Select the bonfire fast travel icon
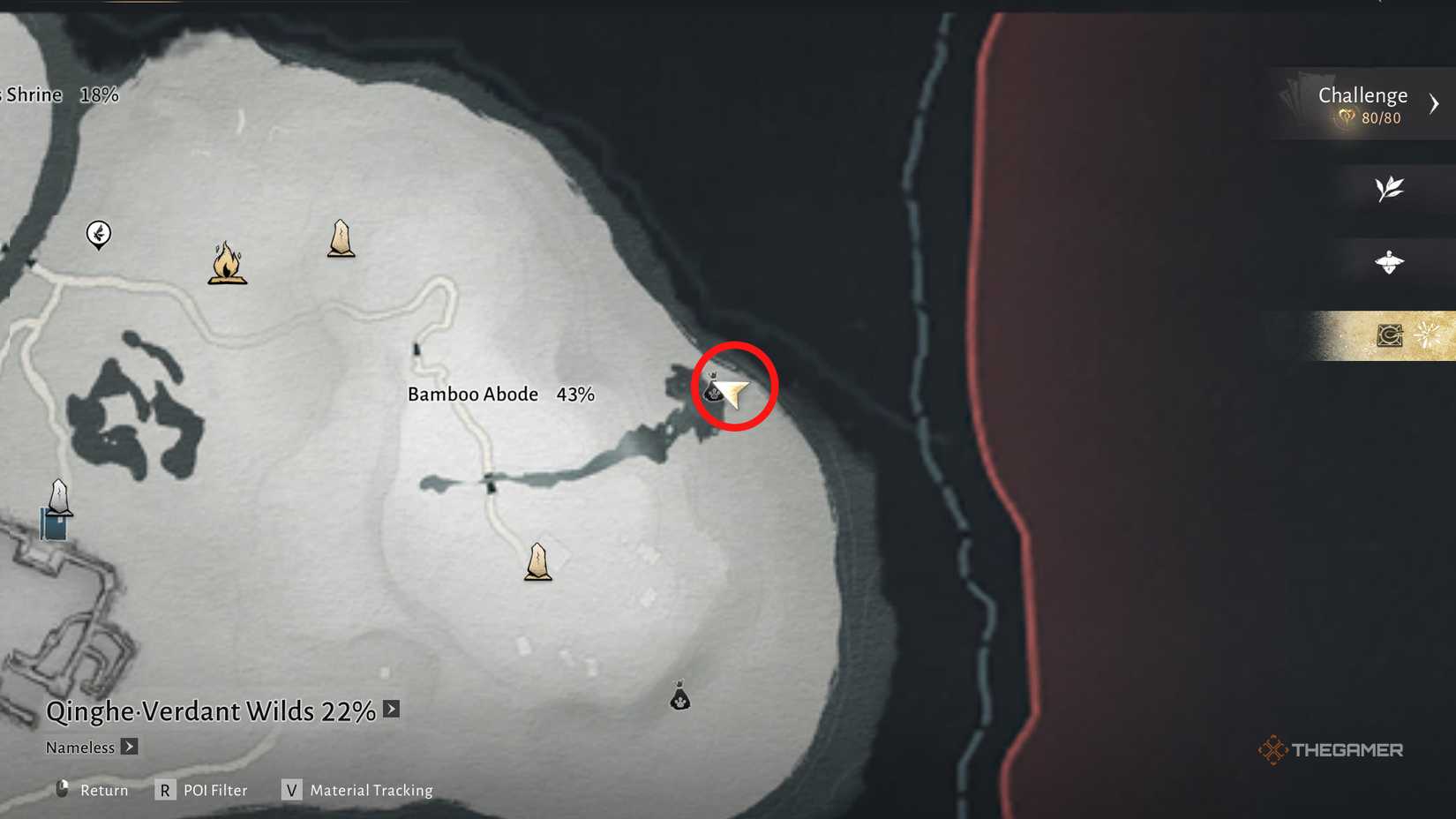Viewport: 1456px width, 819px height. click(228, 265)
